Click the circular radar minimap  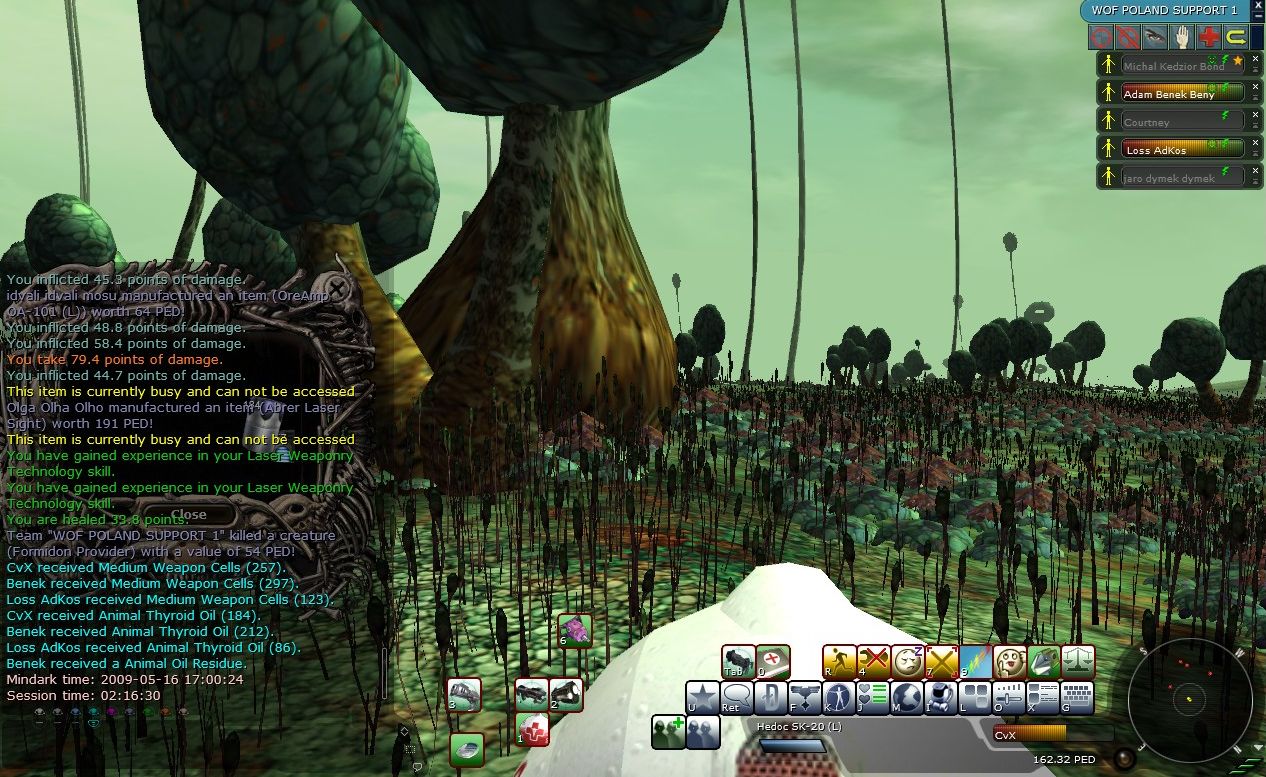(1190, 697)
